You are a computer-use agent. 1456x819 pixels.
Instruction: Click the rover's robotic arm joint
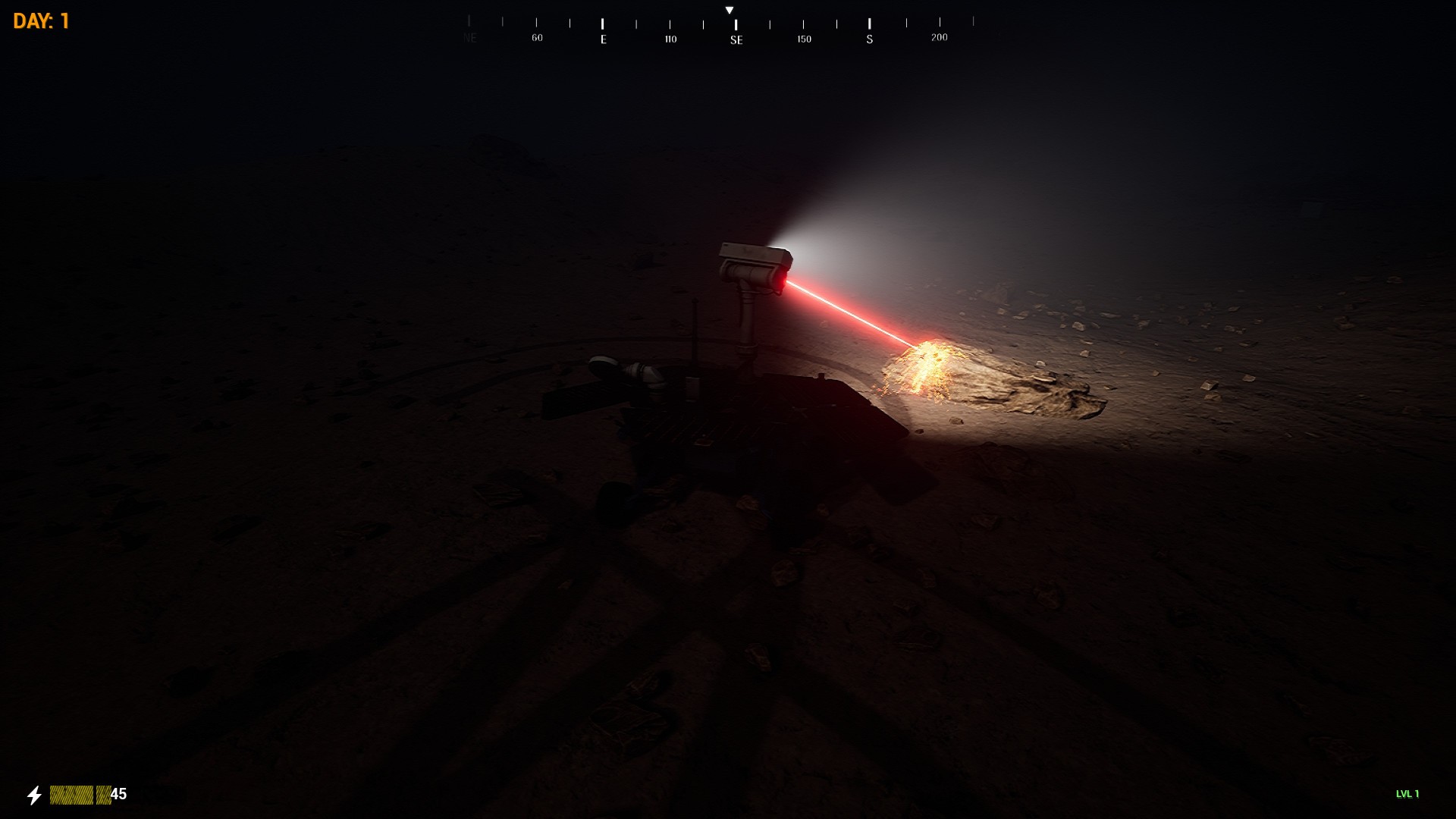coord(637,372)
